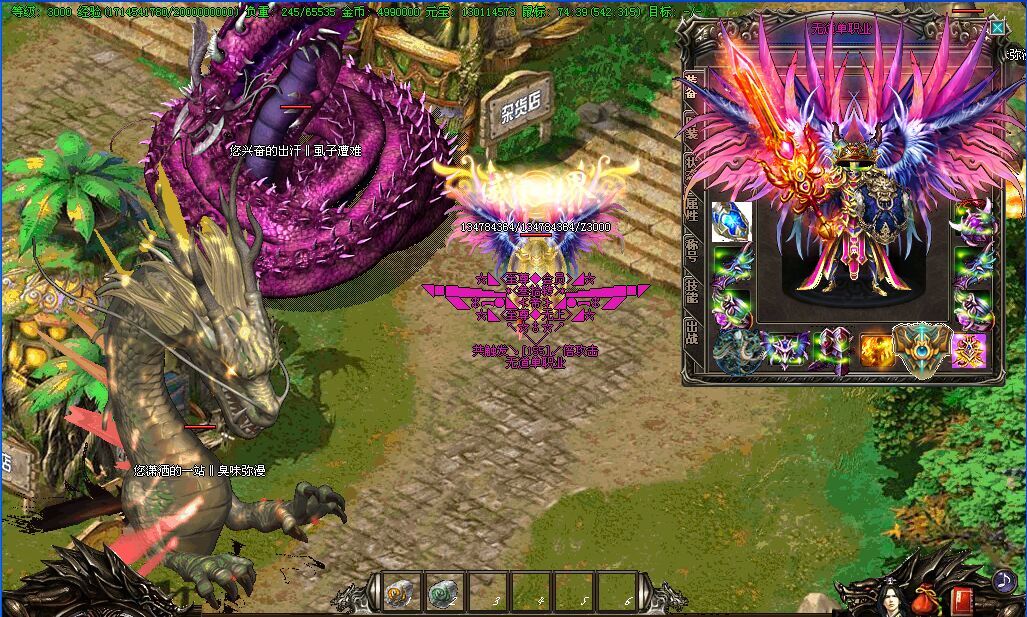1027x617 pixels.
Task: Close the character equipment panel
Action: tap(997, 28)
